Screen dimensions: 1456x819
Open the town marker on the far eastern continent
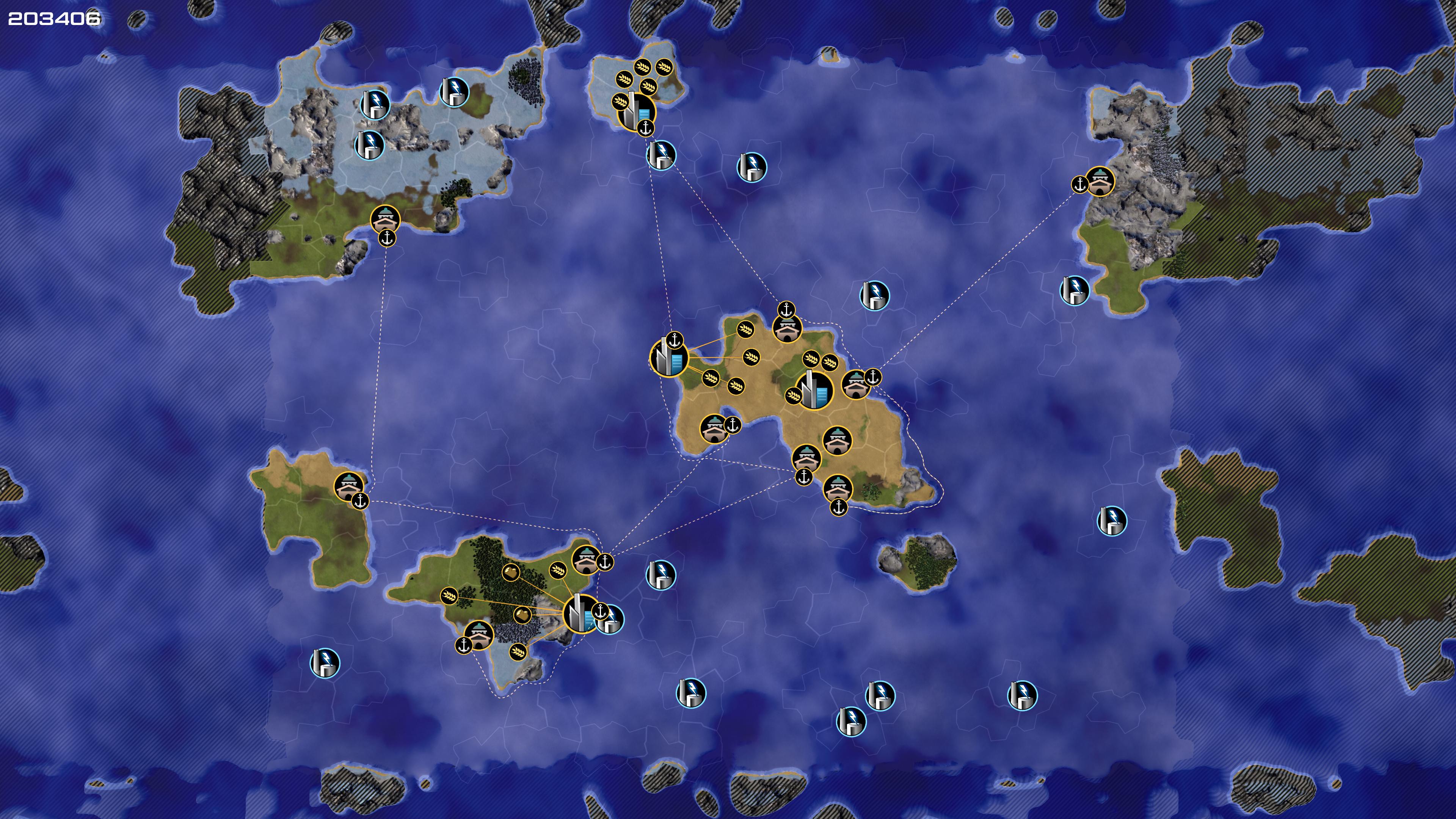point(1100,181)
